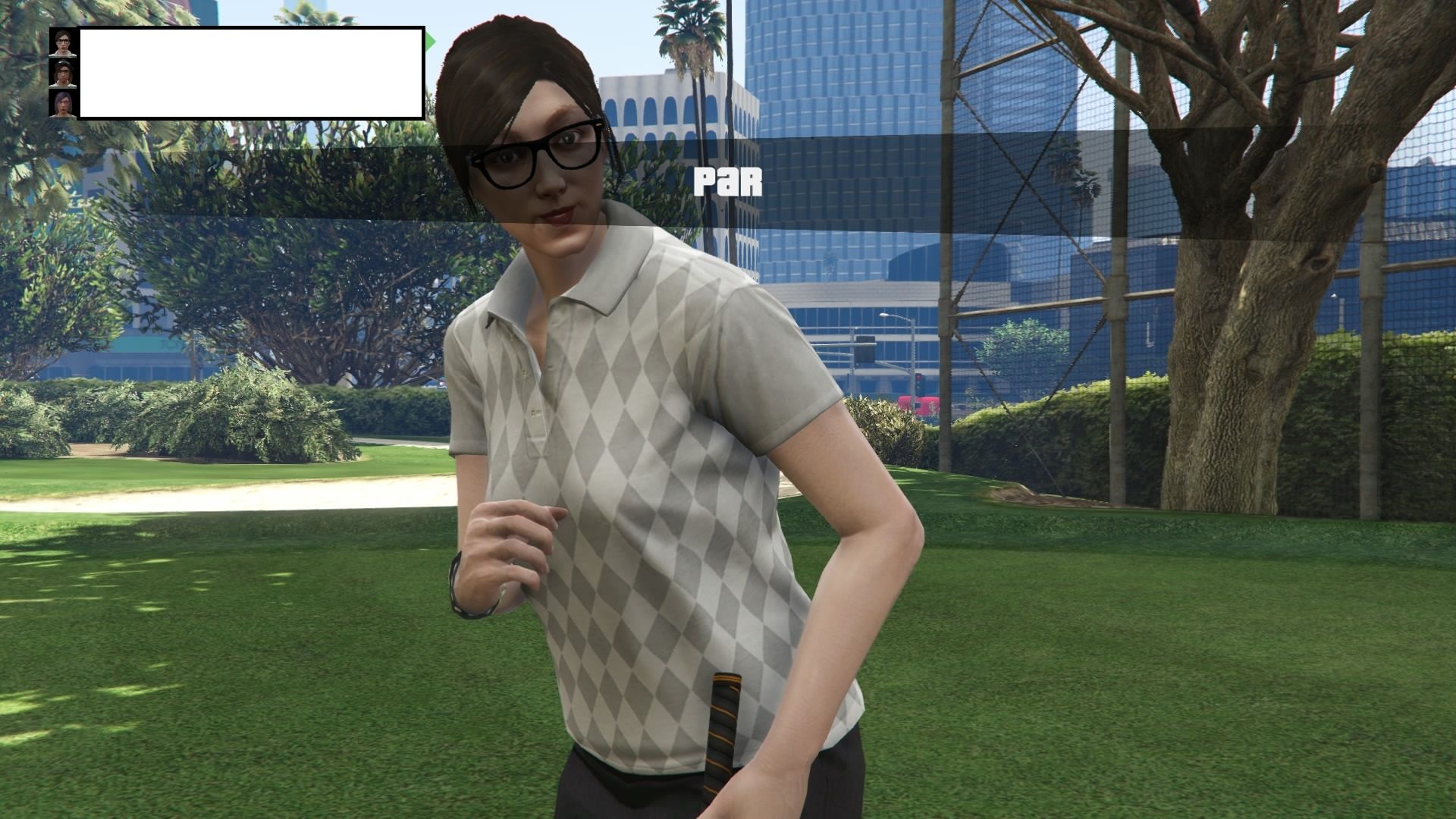Switch to the PAR results tab
This screenshot has height=819, width=1456.
pyautogui.click(x=728, y=180)
